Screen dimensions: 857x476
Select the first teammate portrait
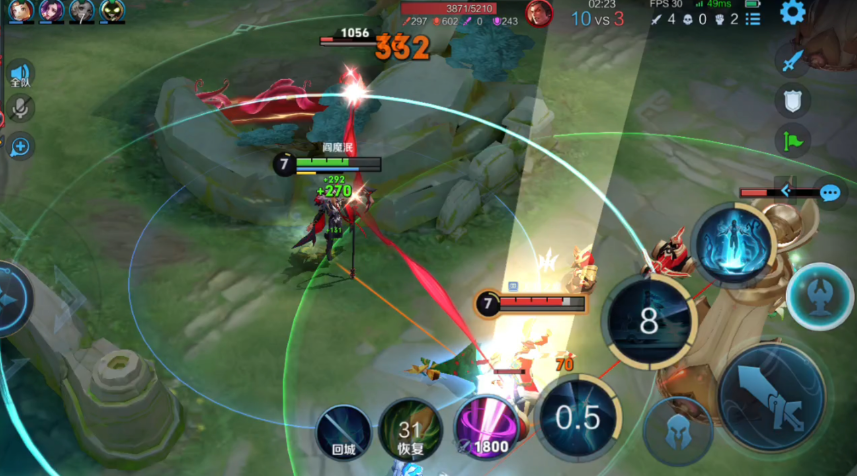click(19, 11)
